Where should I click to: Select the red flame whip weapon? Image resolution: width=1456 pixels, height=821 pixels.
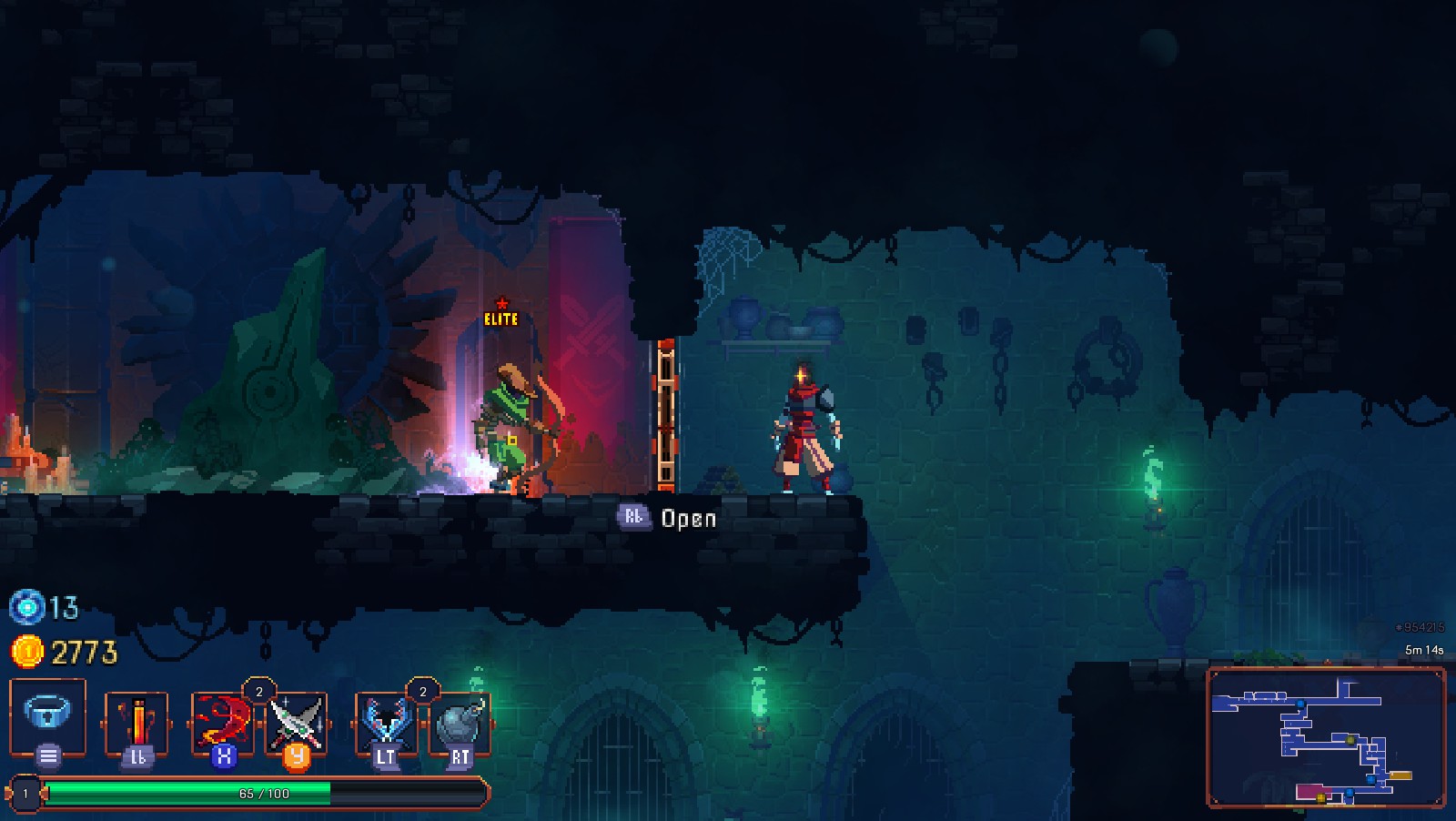pos(221,722)
